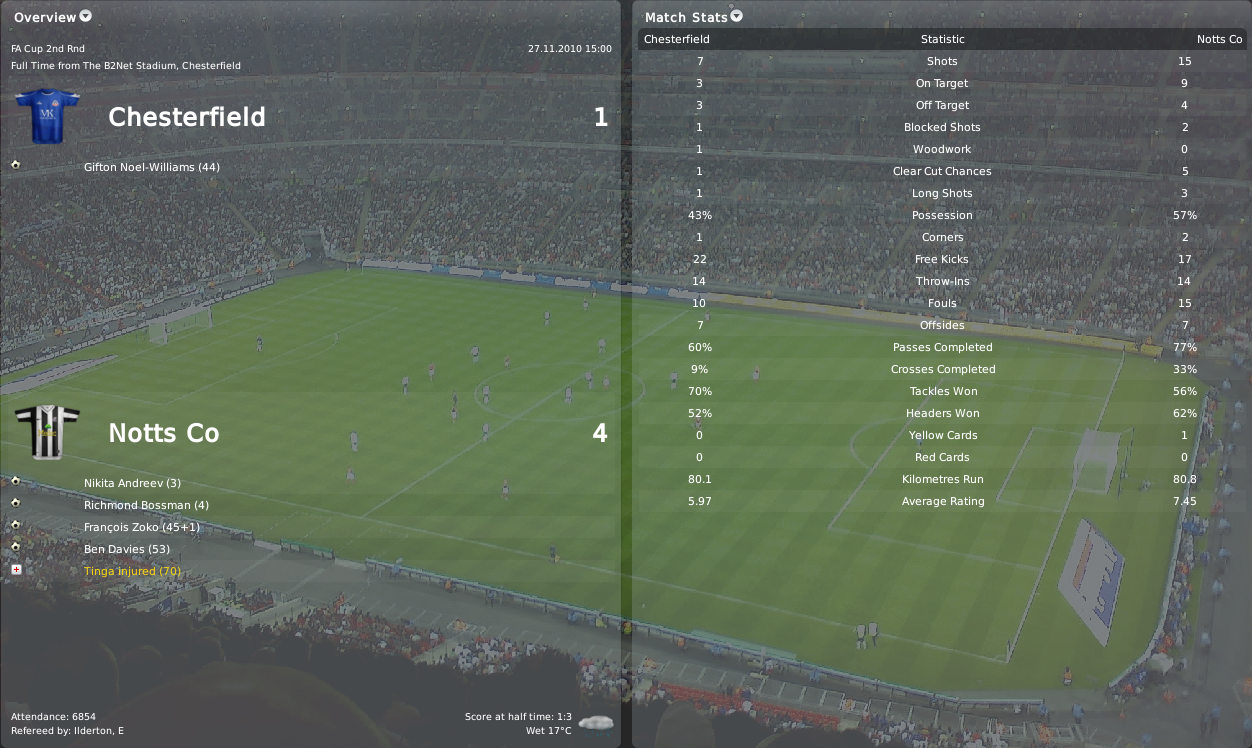Click the Chesterfield blue kit icon
This screenshot has width=1252, height=748.
click(47, 117)
